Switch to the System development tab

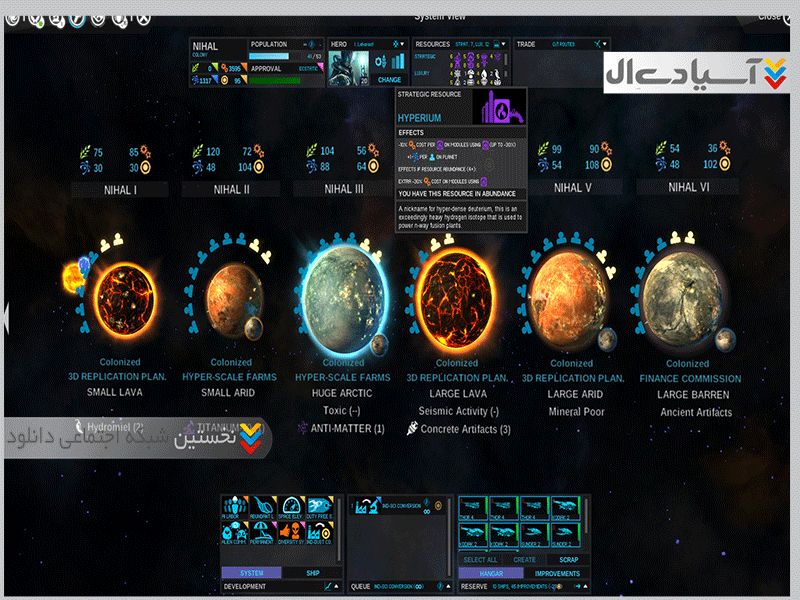pos(251,573)
